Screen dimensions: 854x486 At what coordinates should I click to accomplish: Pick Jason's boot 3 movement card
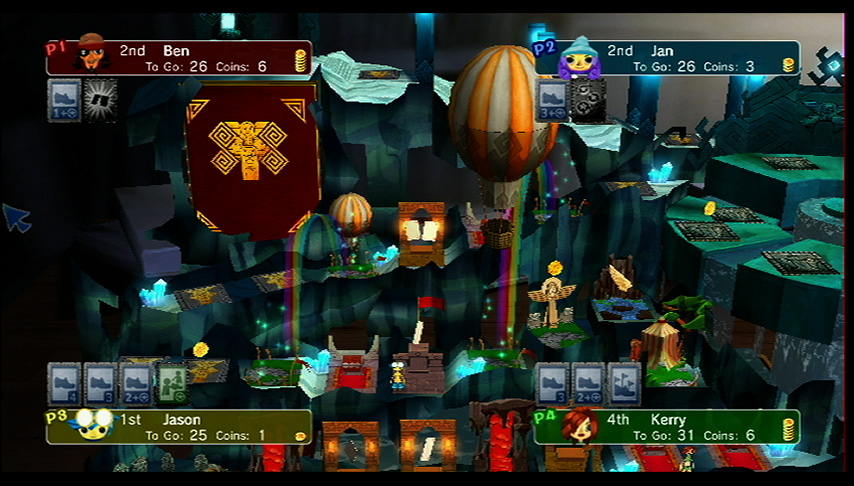coord(100,383)
